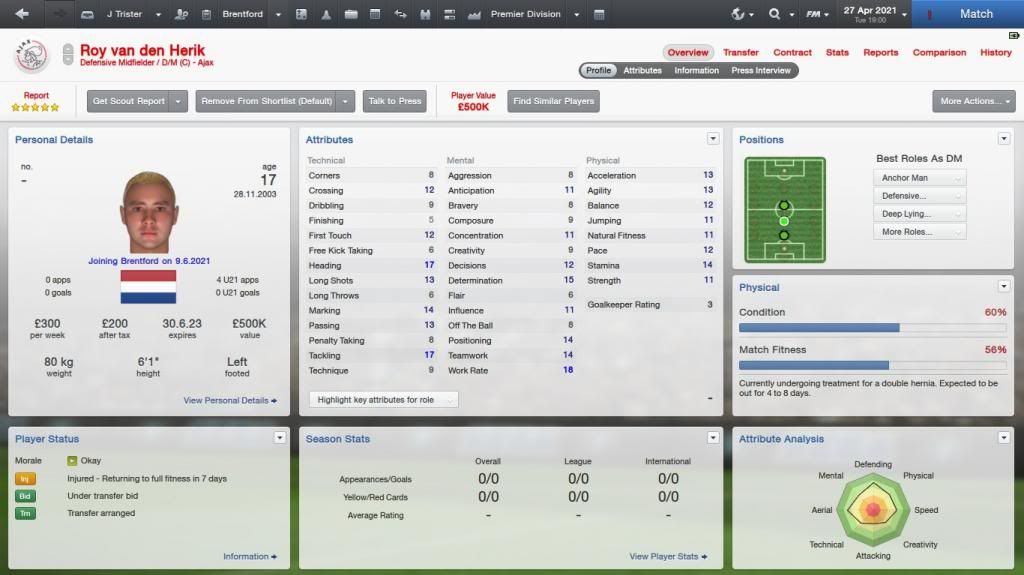
Task: Remove player from shortlist
Action: click(267, 101)
